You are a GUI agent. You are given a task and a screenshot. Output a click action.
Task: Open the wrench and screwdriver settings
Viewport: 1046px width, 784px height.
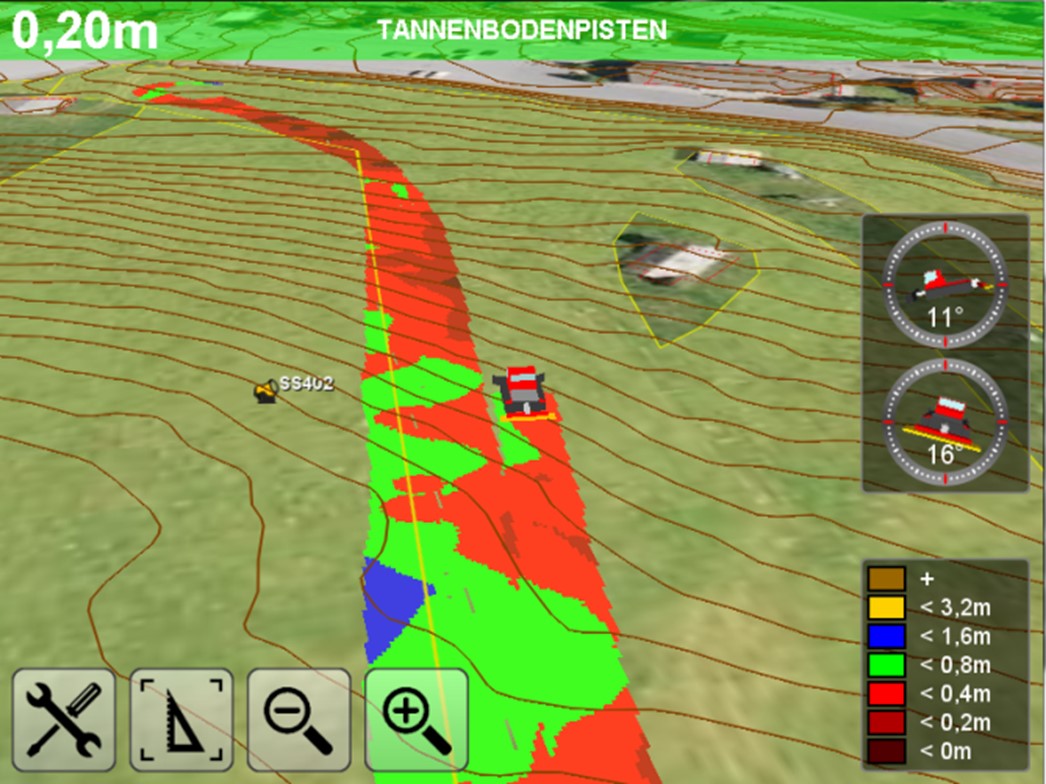(x=63, y=720)
